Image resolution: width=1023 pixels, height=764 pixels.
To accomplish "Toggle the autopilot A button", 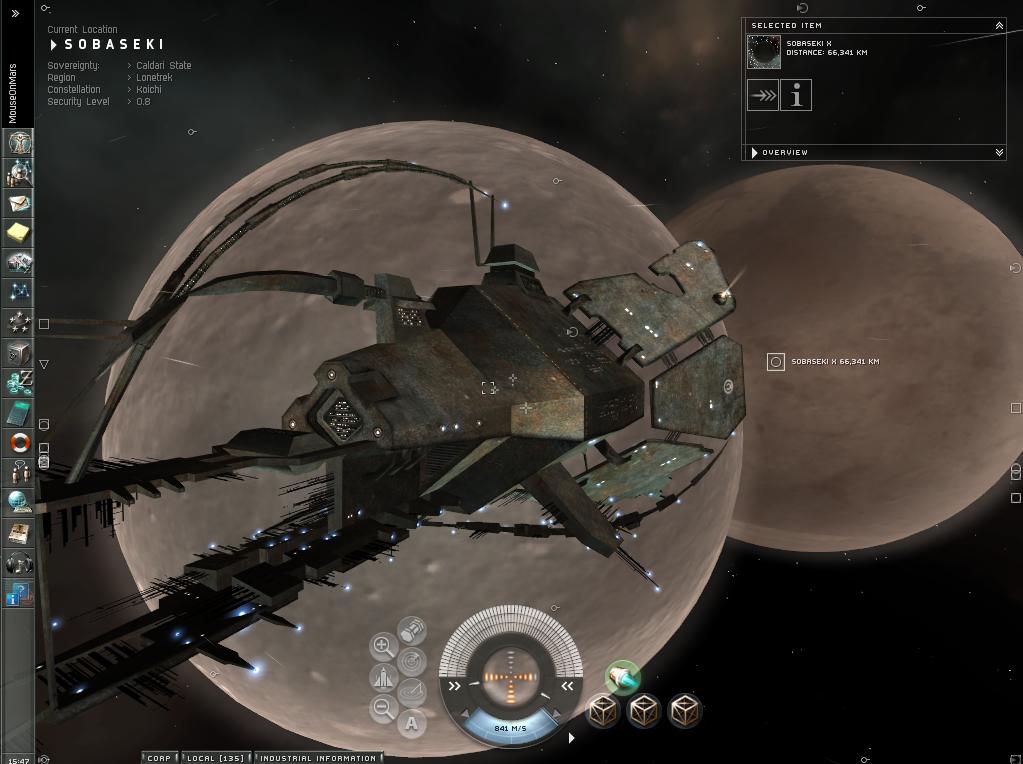I will (x=411, y=723).
